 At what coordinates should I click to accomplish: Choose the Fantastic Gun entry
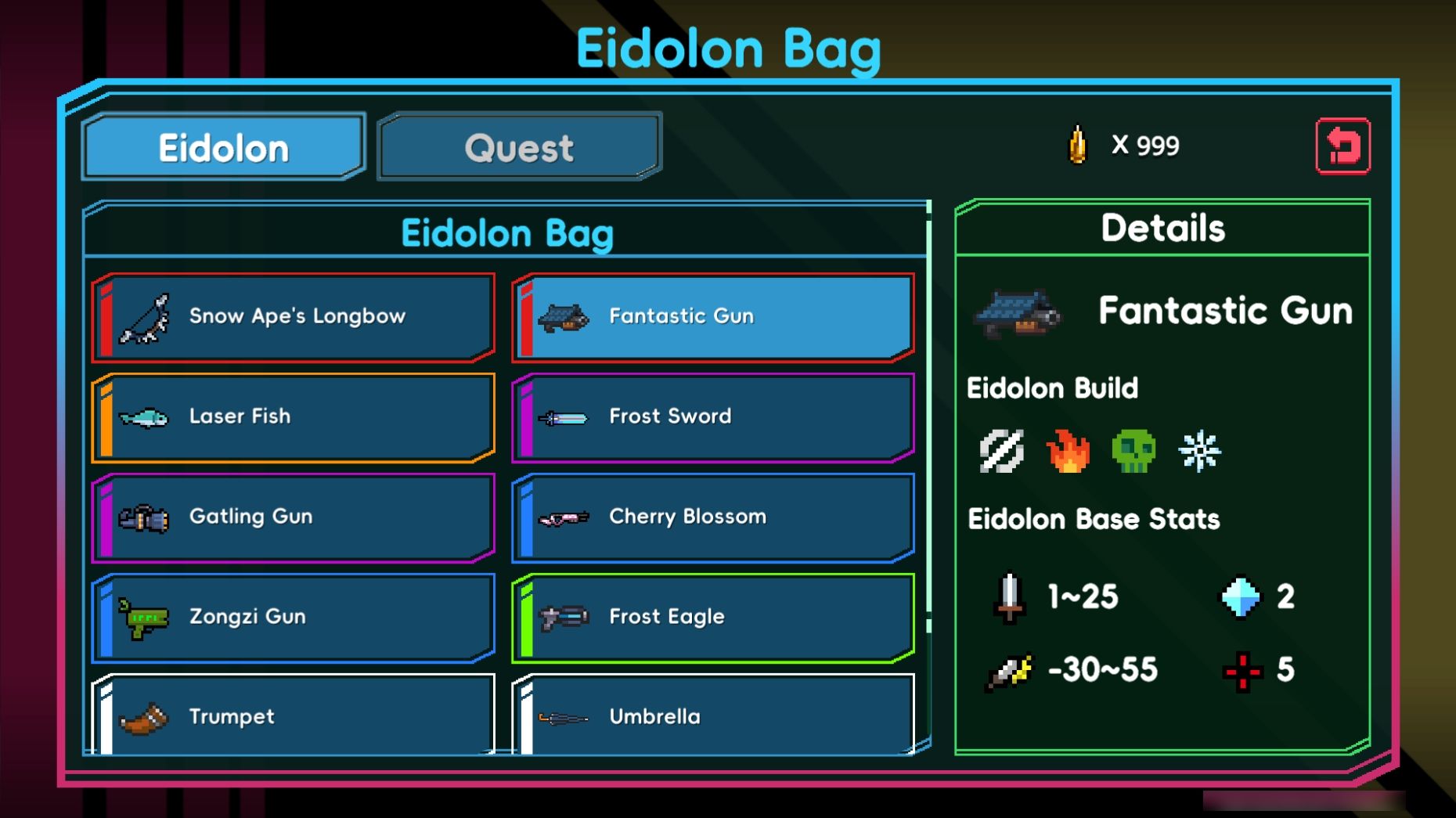click(713, 317)
